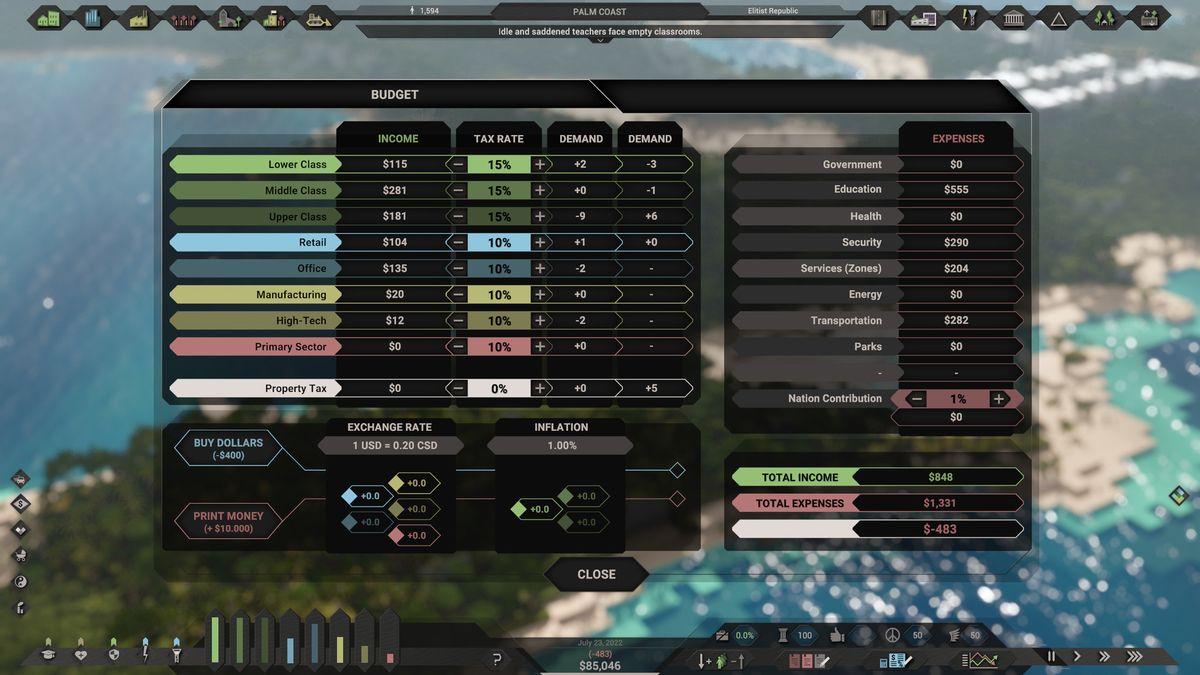Lower the Manufacturing tax rate

click(x=458, y=295)
